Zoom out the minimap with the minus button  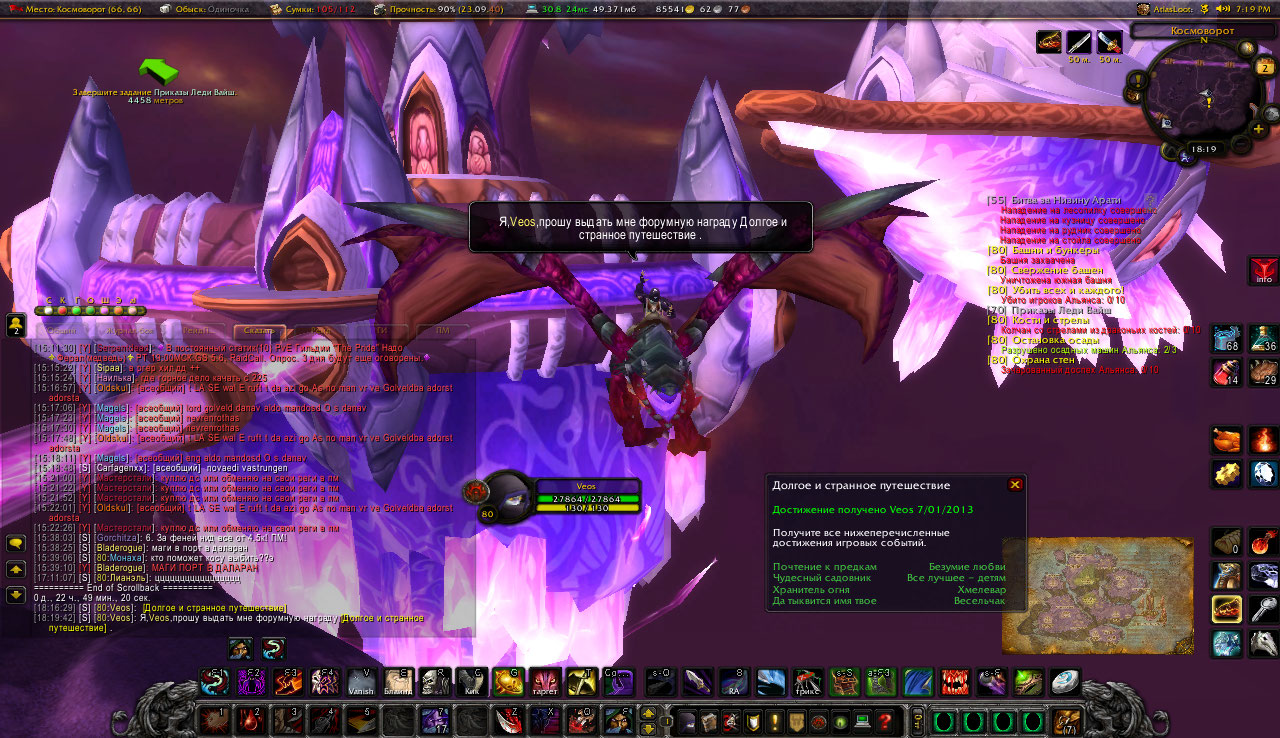[x=1240, y=146]
